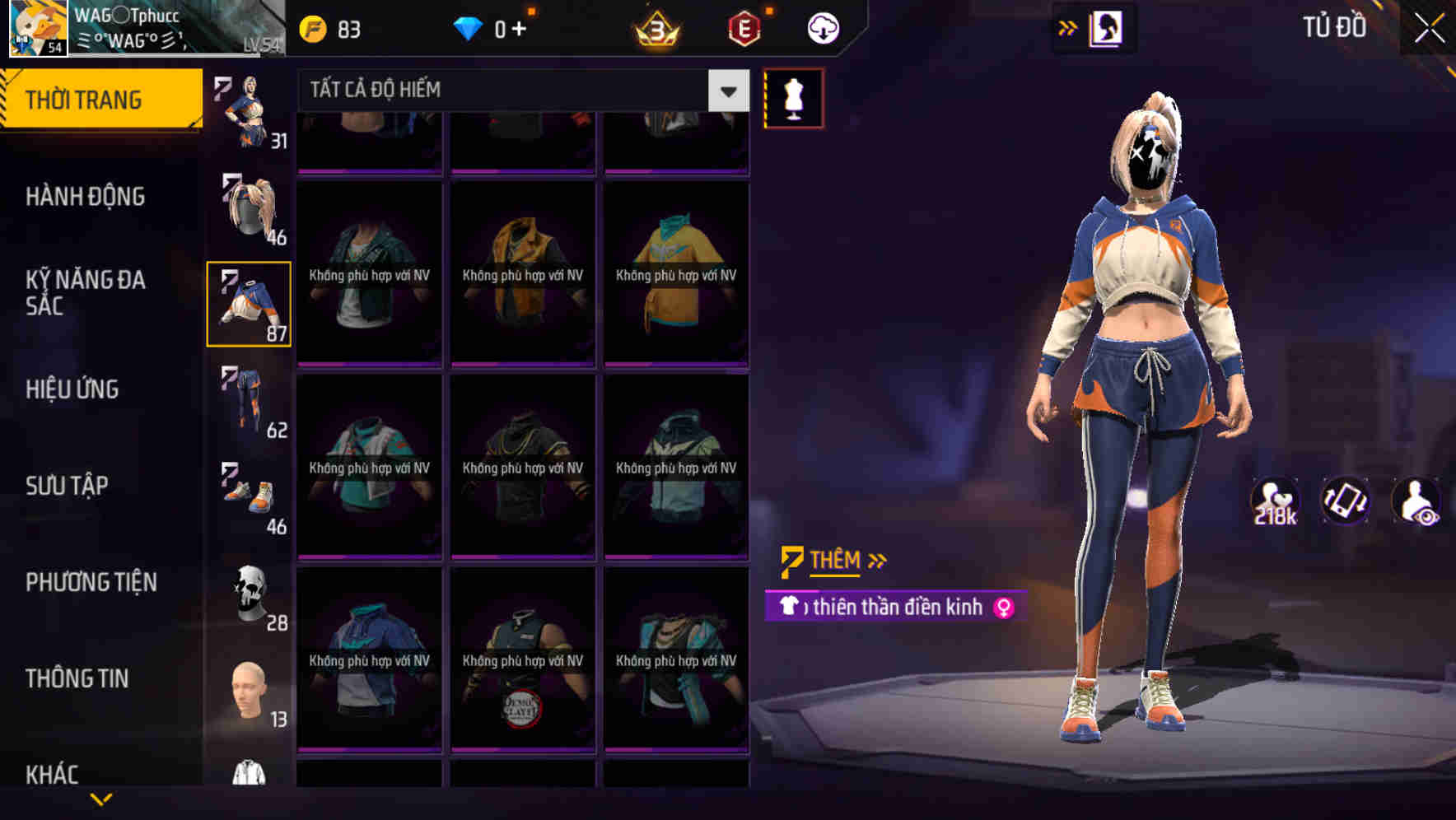
Task: Open the PHƯƠNG TIỆN menu item
Action: click(91, 582)
